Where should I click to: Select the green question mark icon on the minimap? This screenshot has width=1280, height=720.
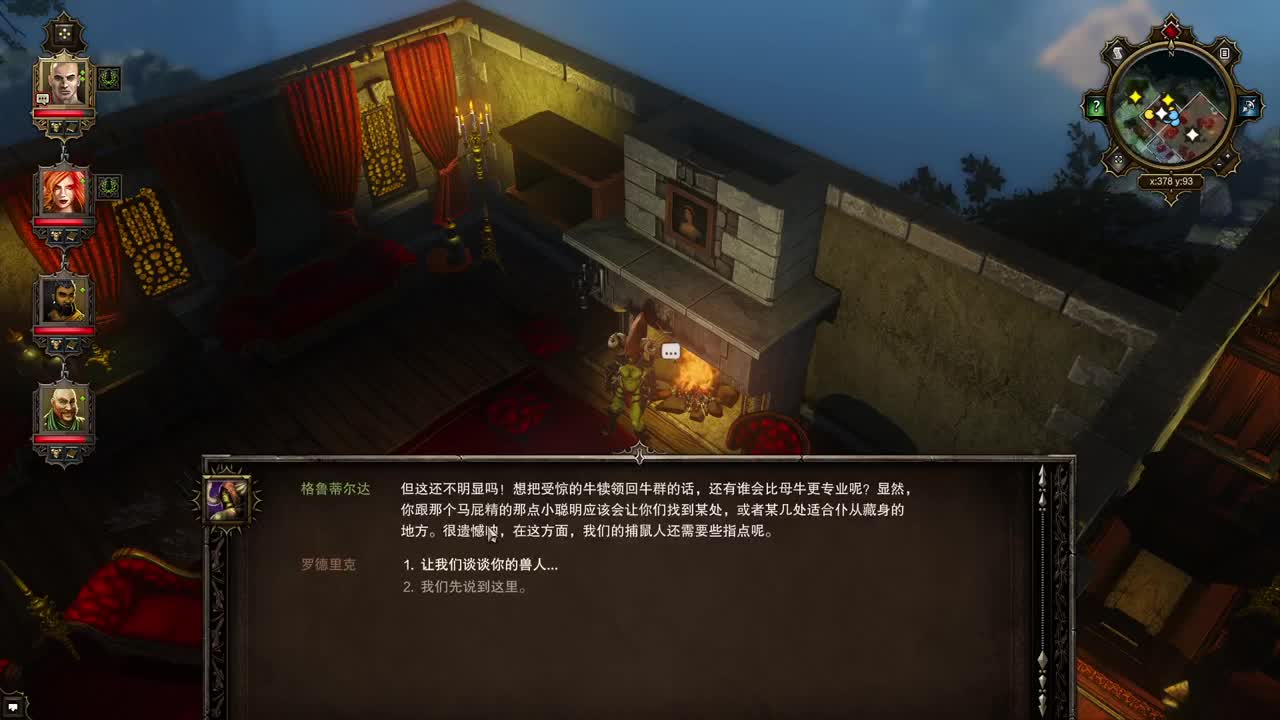(1095, 107)
